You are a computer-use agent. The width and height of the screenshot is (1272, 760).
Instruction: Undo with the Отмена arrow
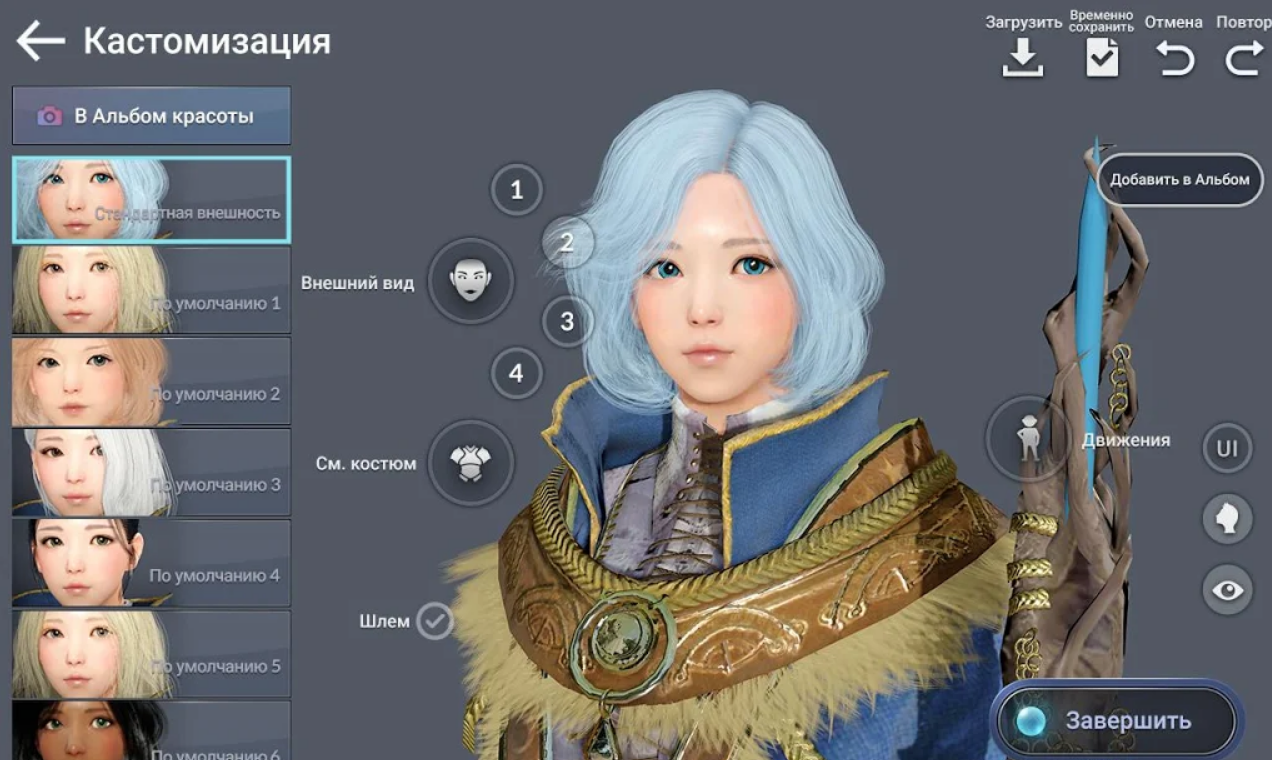[1175, 58]
